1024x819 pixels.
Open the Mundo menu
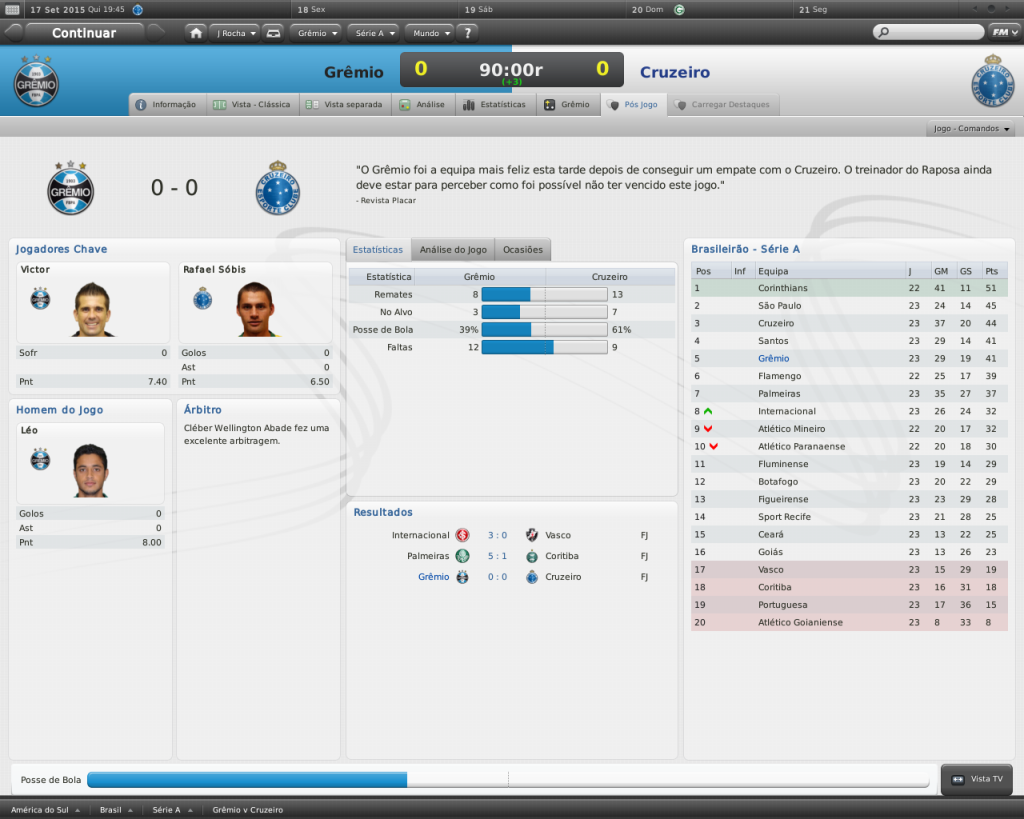[x=431, y=33]
